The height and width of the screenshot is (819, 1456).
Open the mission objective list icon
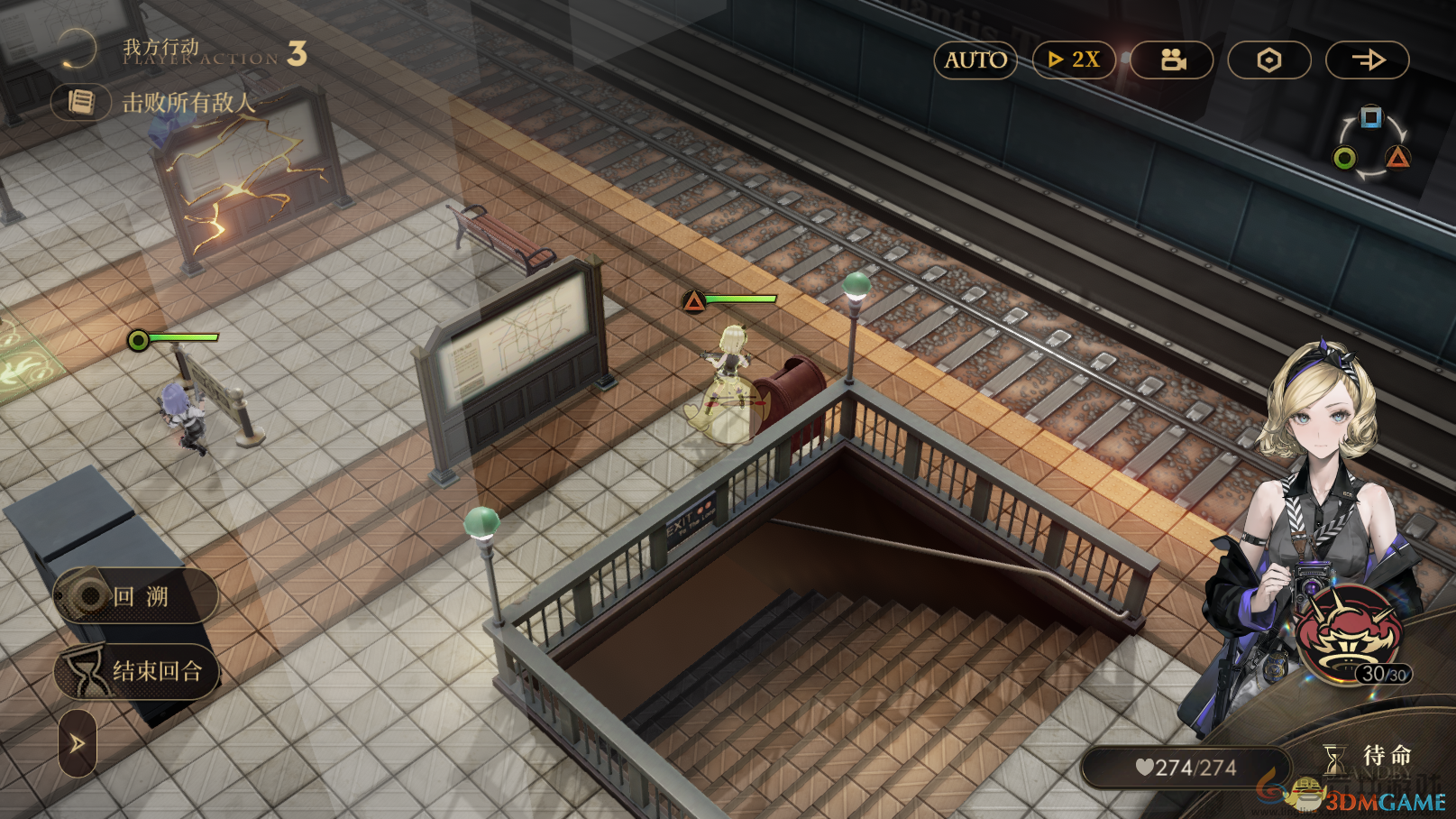[x=81, y=103]
